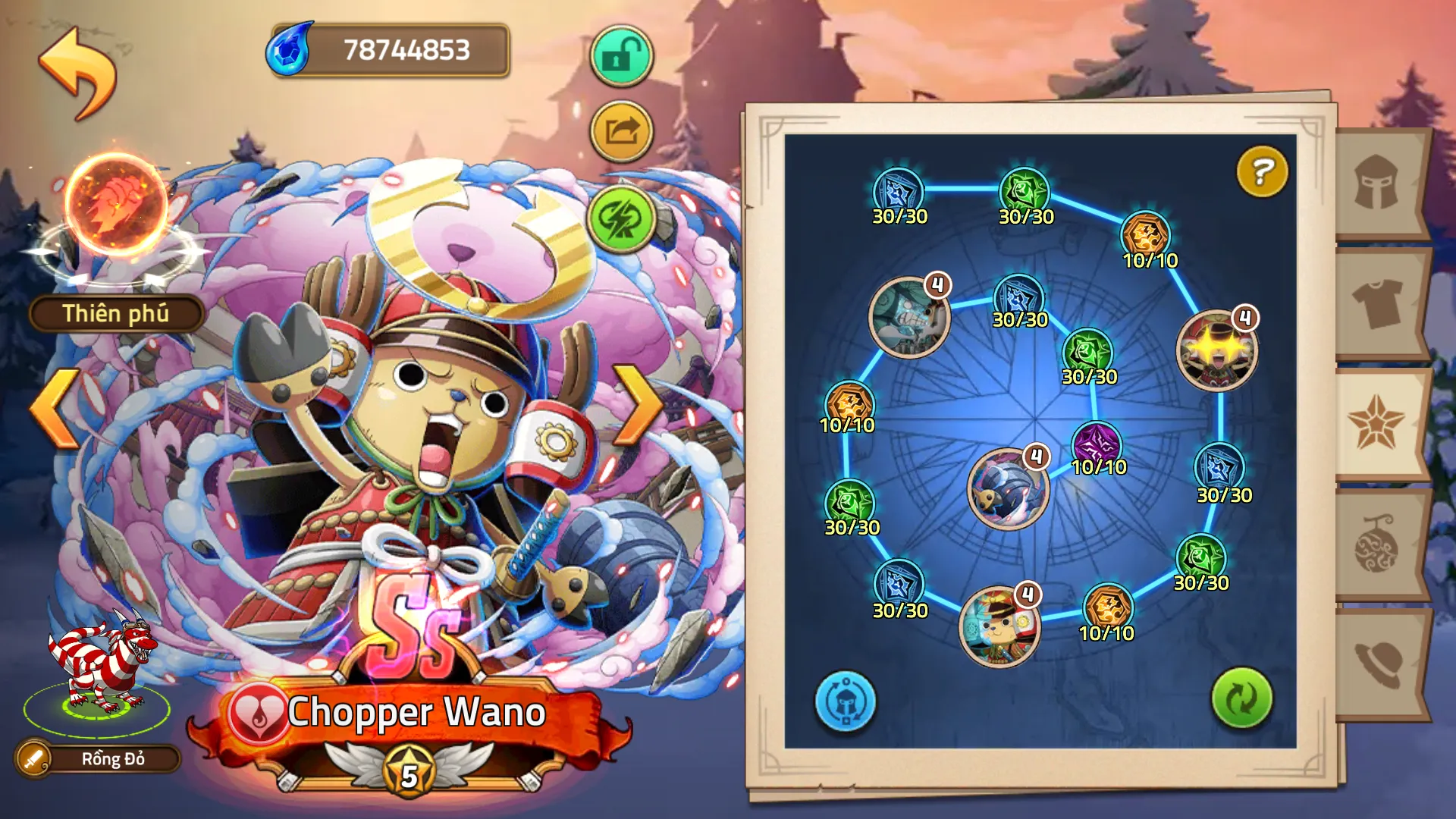This screenshot has width=1456, height=819.
Task: Select the star talent tab
Action: 1377,423
